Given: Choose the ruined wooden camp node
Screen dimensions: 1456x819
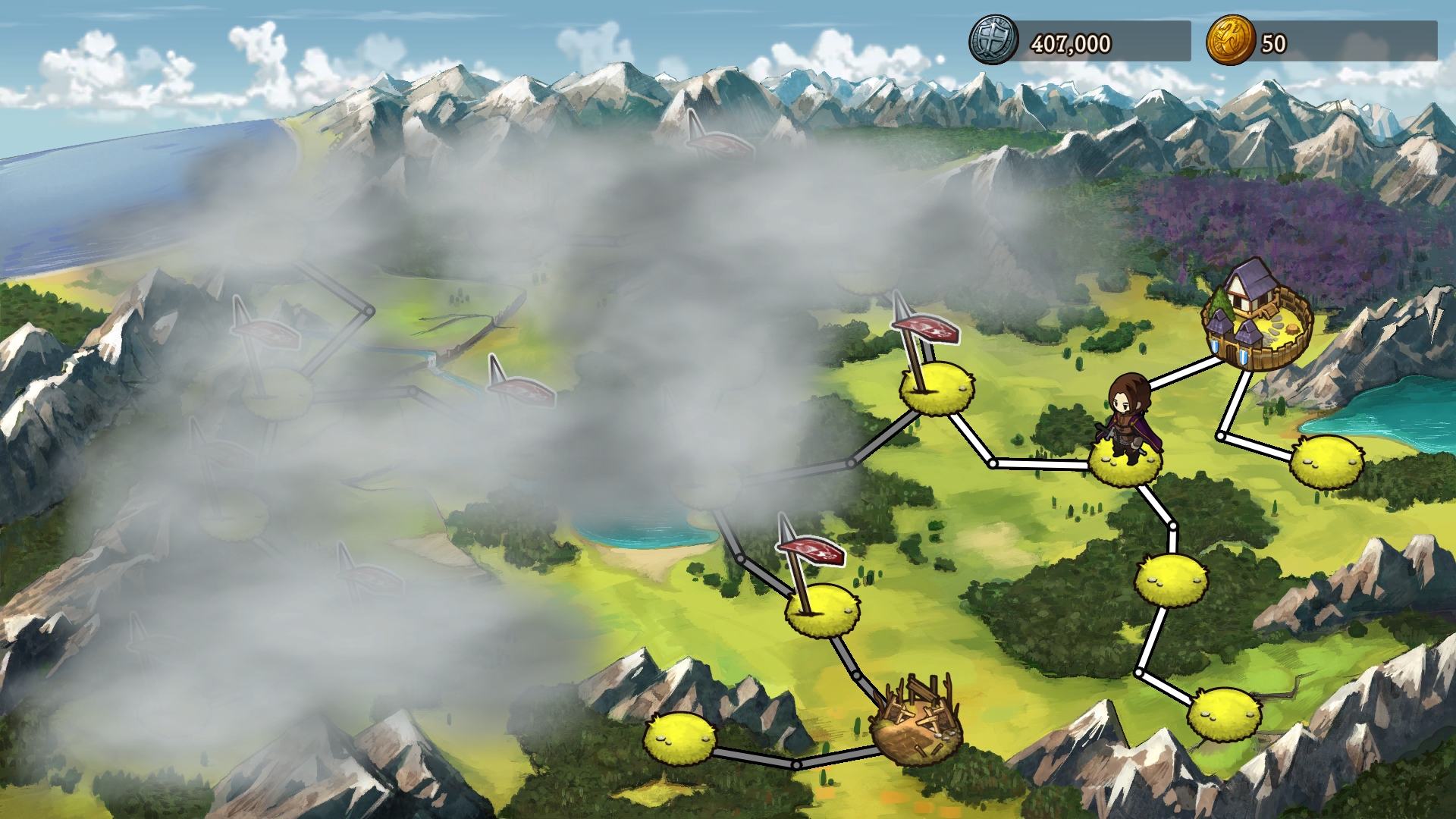Looking at the screenshot, I should [916, 726].
